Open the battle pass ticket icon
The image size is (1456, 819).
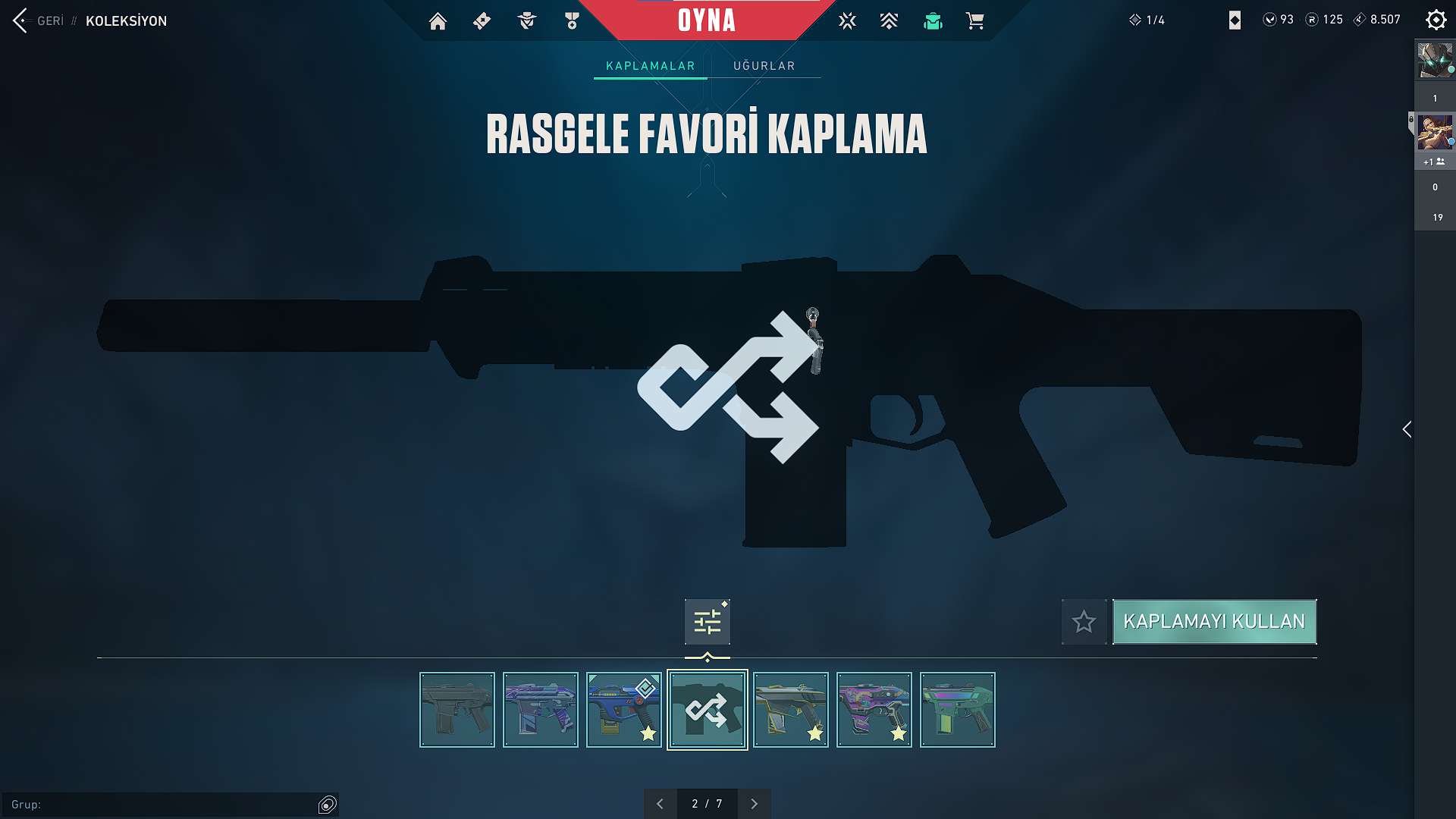[x=482, y=21]
